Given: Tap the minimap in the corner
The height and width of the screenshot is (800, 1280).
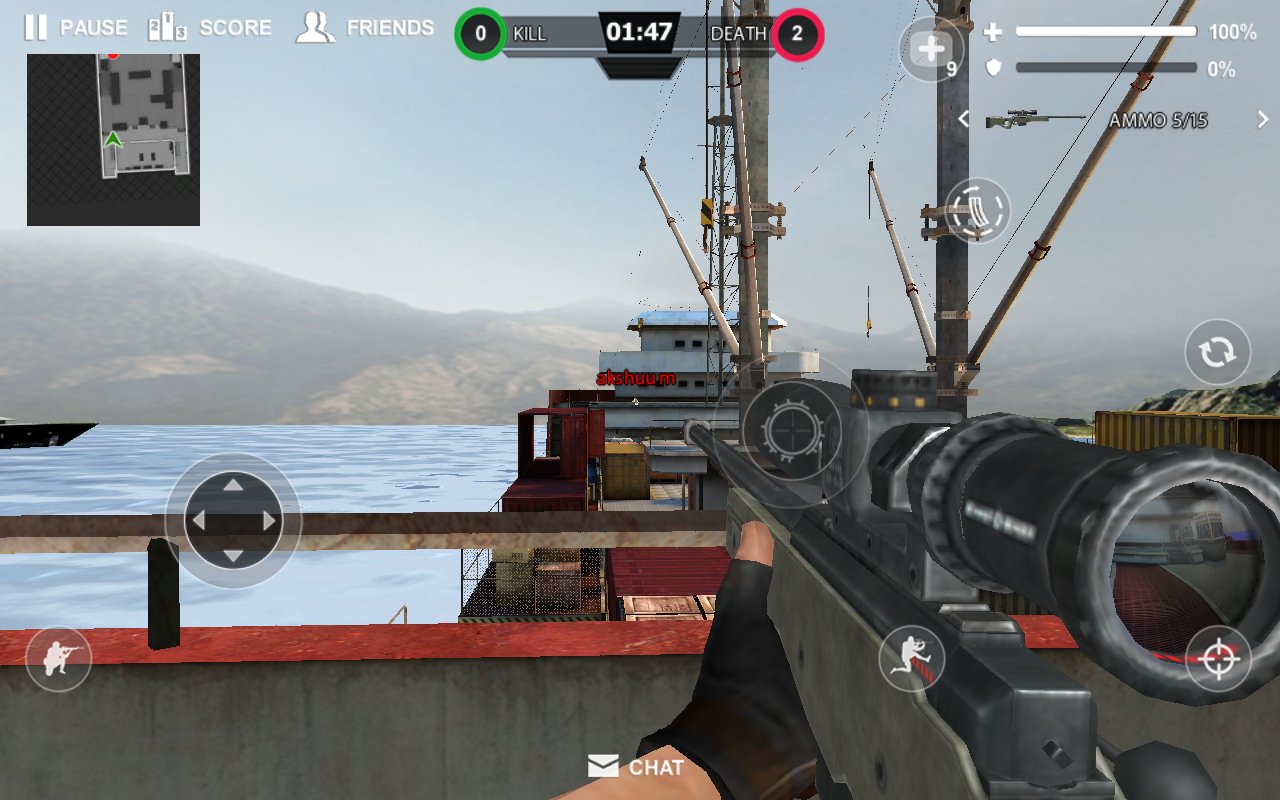Looking at the screenshot, I should 113,140.
